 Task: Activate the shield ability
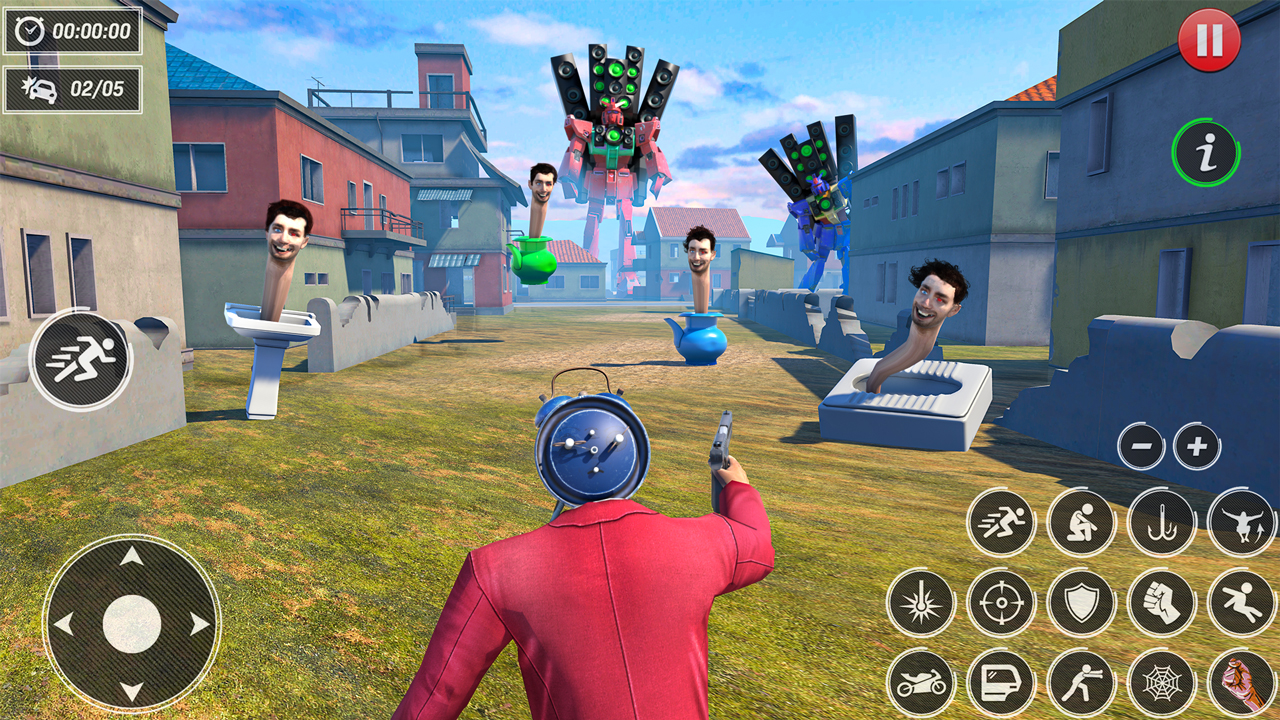pos(1081,603)
